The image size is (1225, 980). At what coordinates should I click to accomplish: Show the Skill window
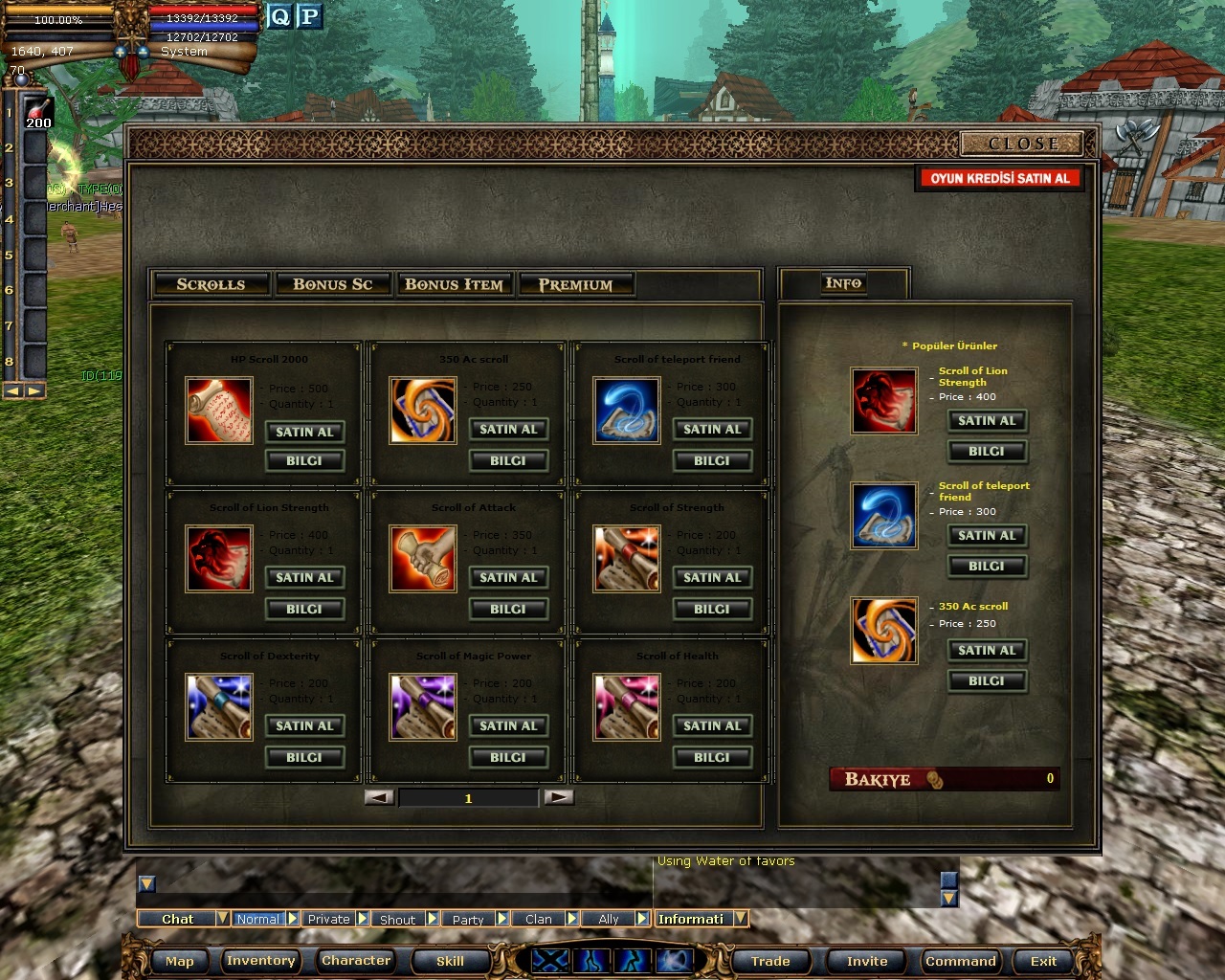point(450,961)
